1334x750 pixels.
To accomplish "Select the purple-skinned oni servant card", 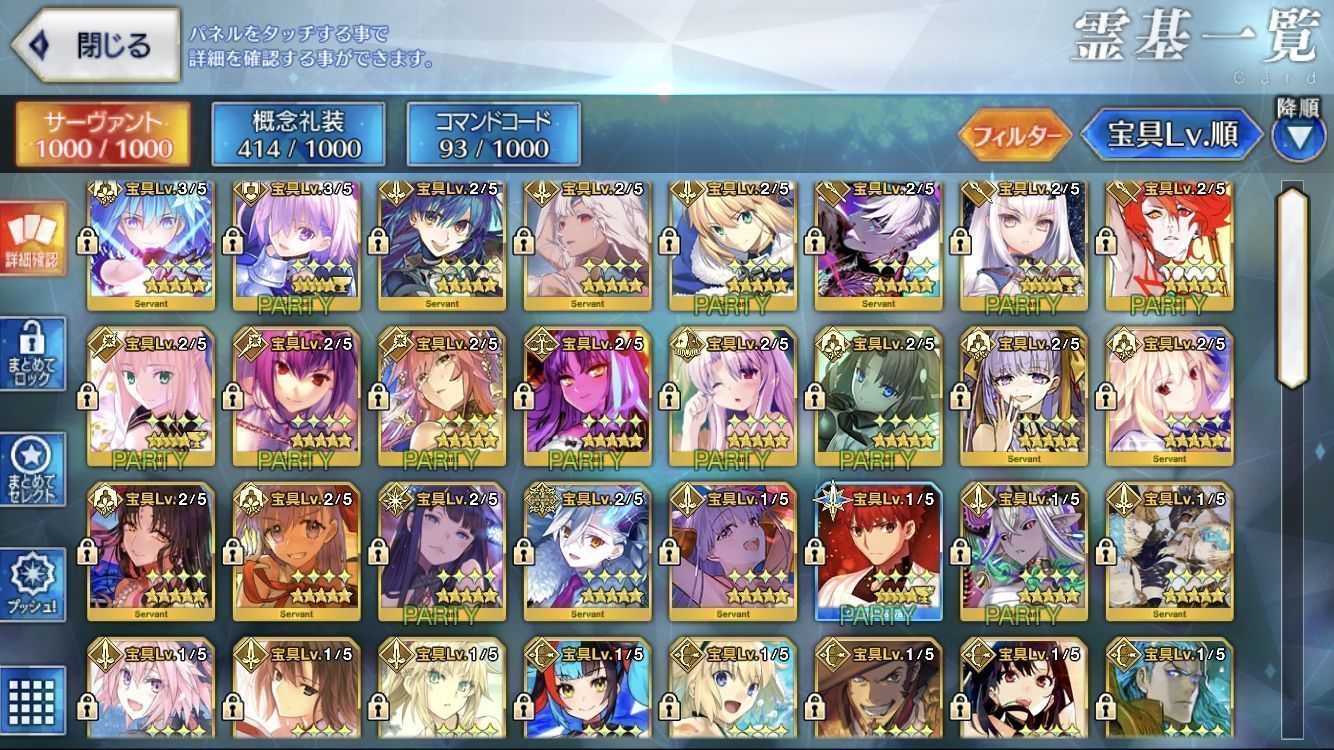I will [587, 396].
